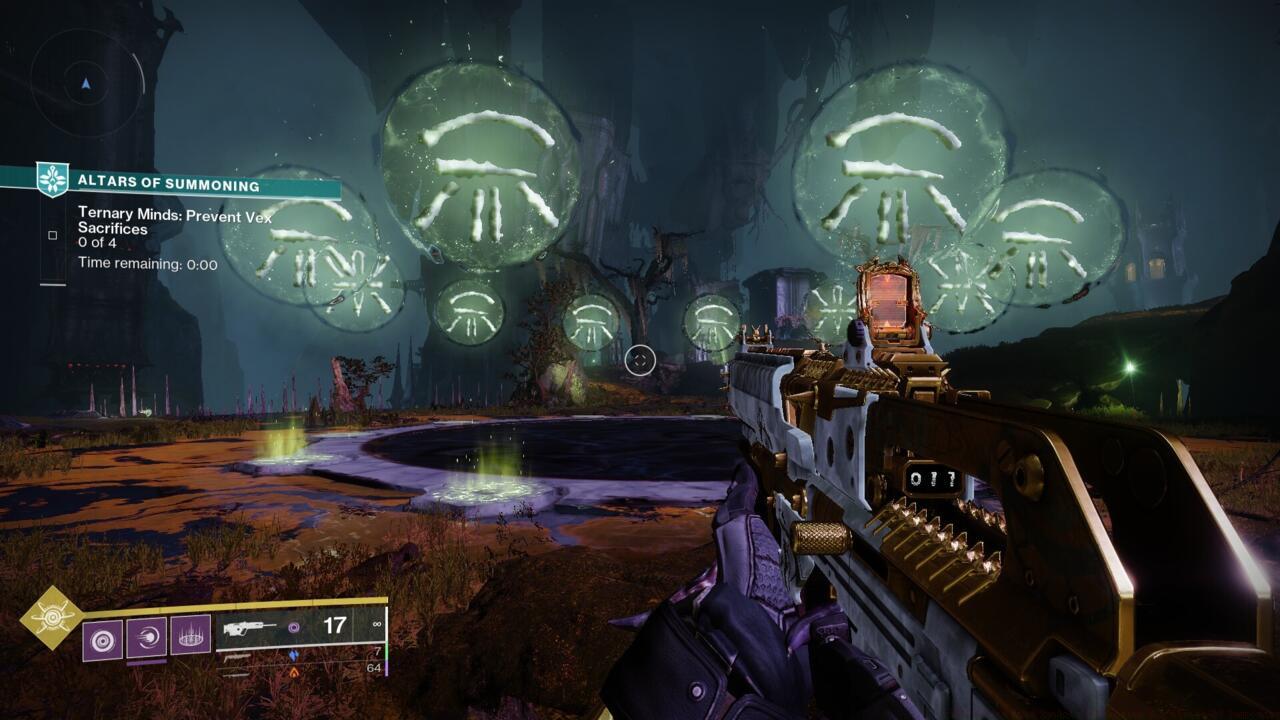
Task: Use the melee ability icon
Action: click(148, 636)
